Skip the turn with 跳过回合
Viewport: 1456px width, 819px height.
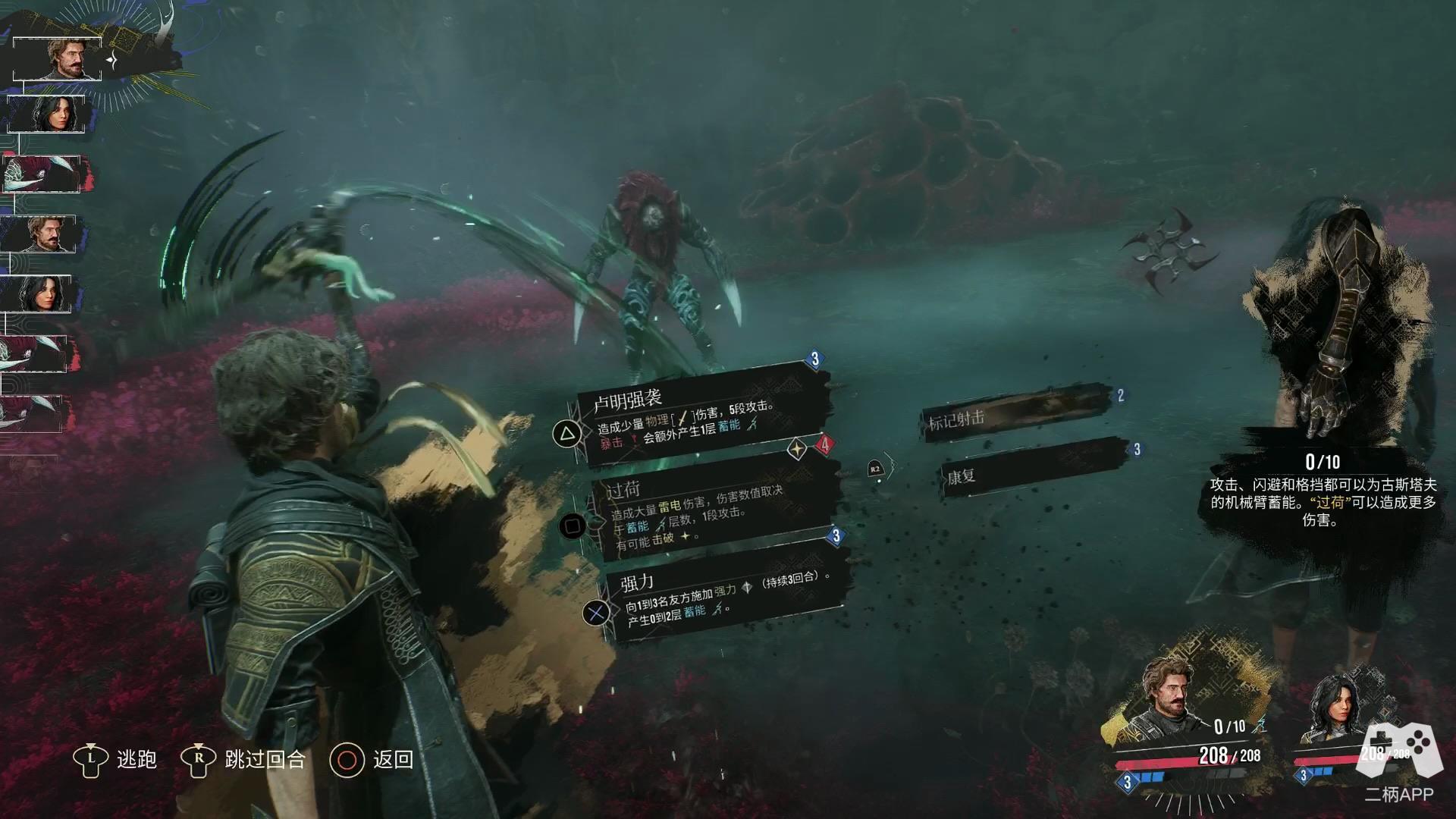click(244, 759)
